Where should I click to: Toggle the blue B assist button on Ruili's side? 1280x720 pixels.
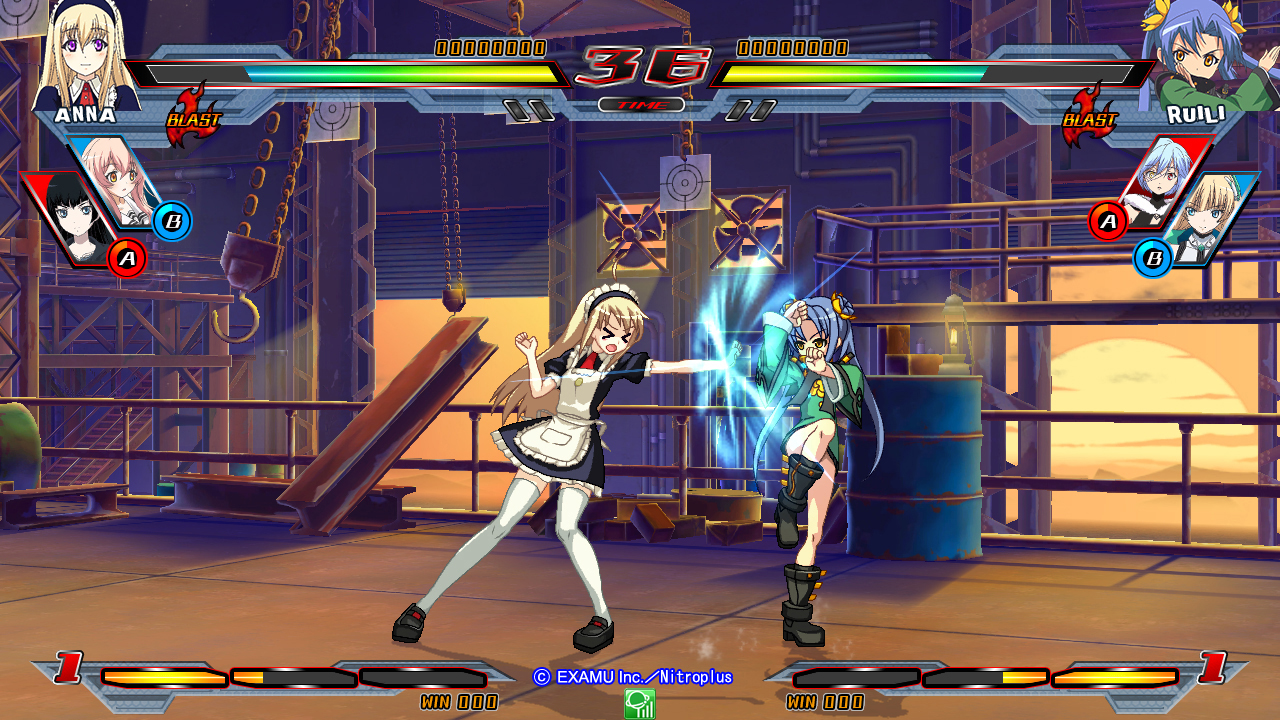[x=1154, y=260]
